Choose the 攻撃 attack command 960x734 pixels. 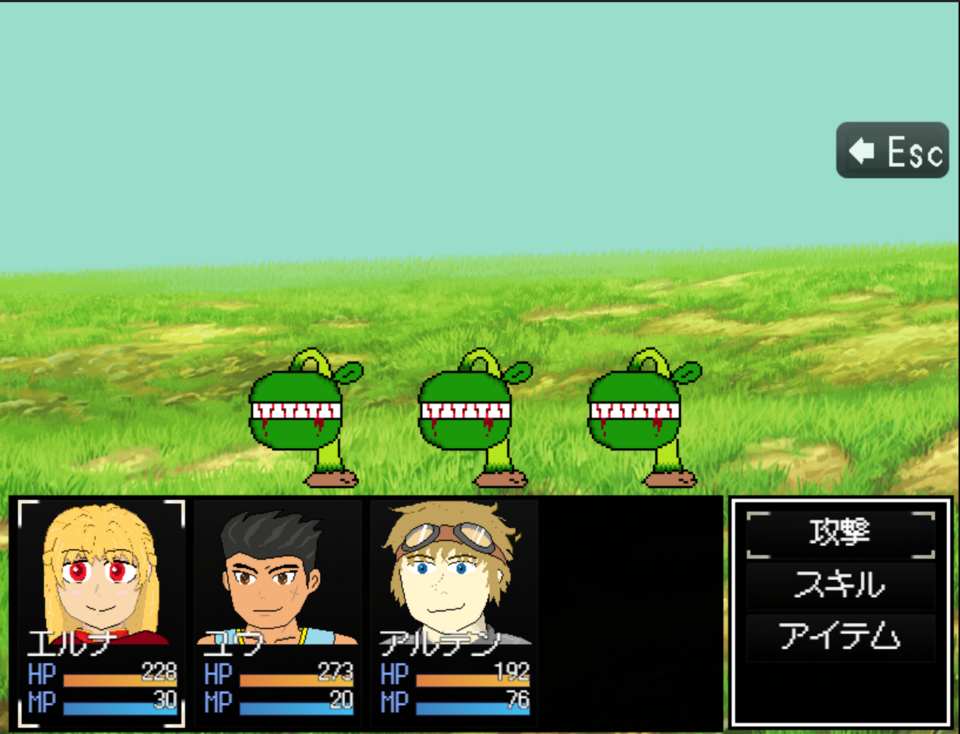[x=840, y=534]
